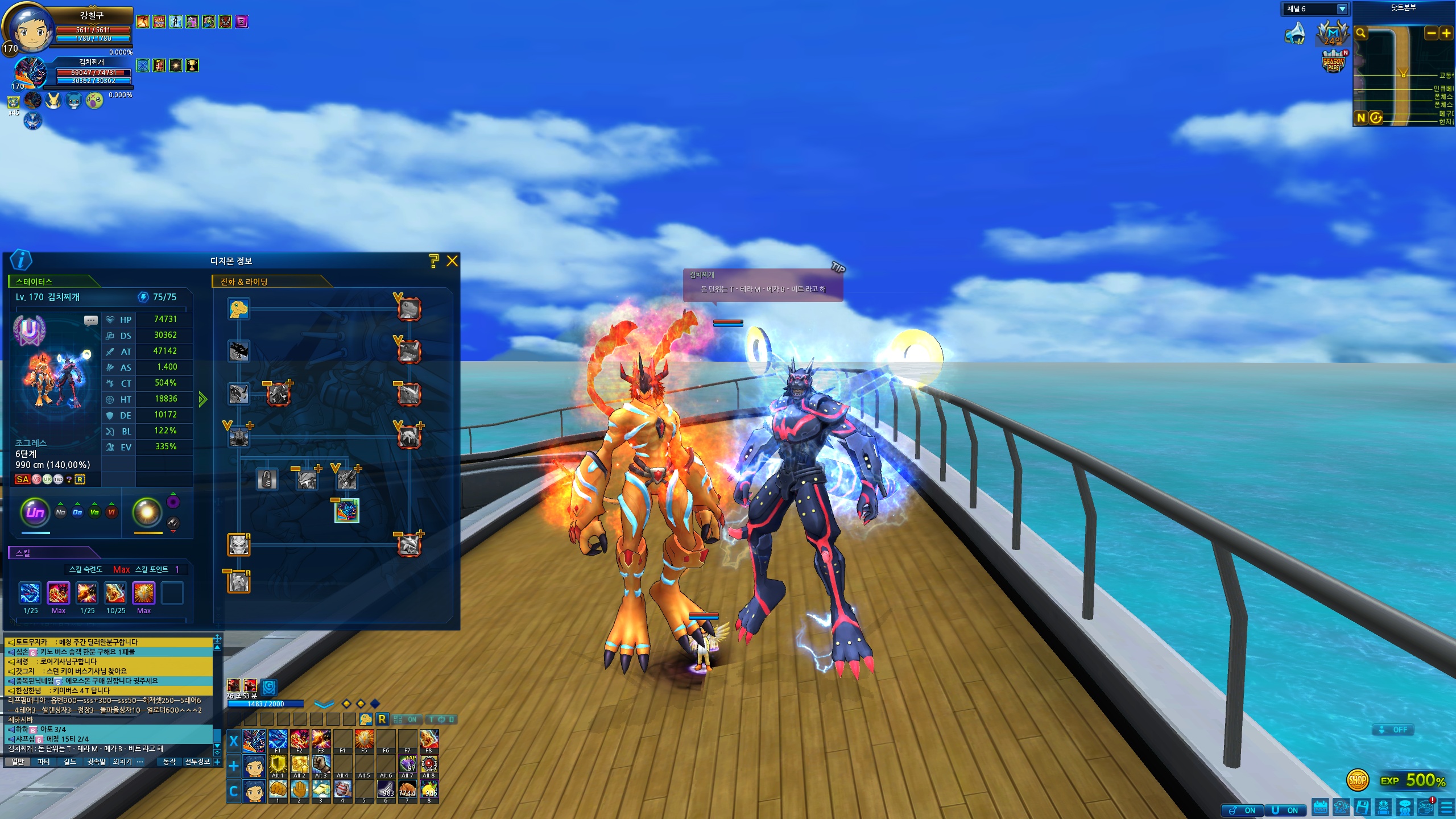Image resolution: width=1456 pixels, height=819 pixels.
Task: Zoom out the minimap with the minus button
Action: point(1432,33)
